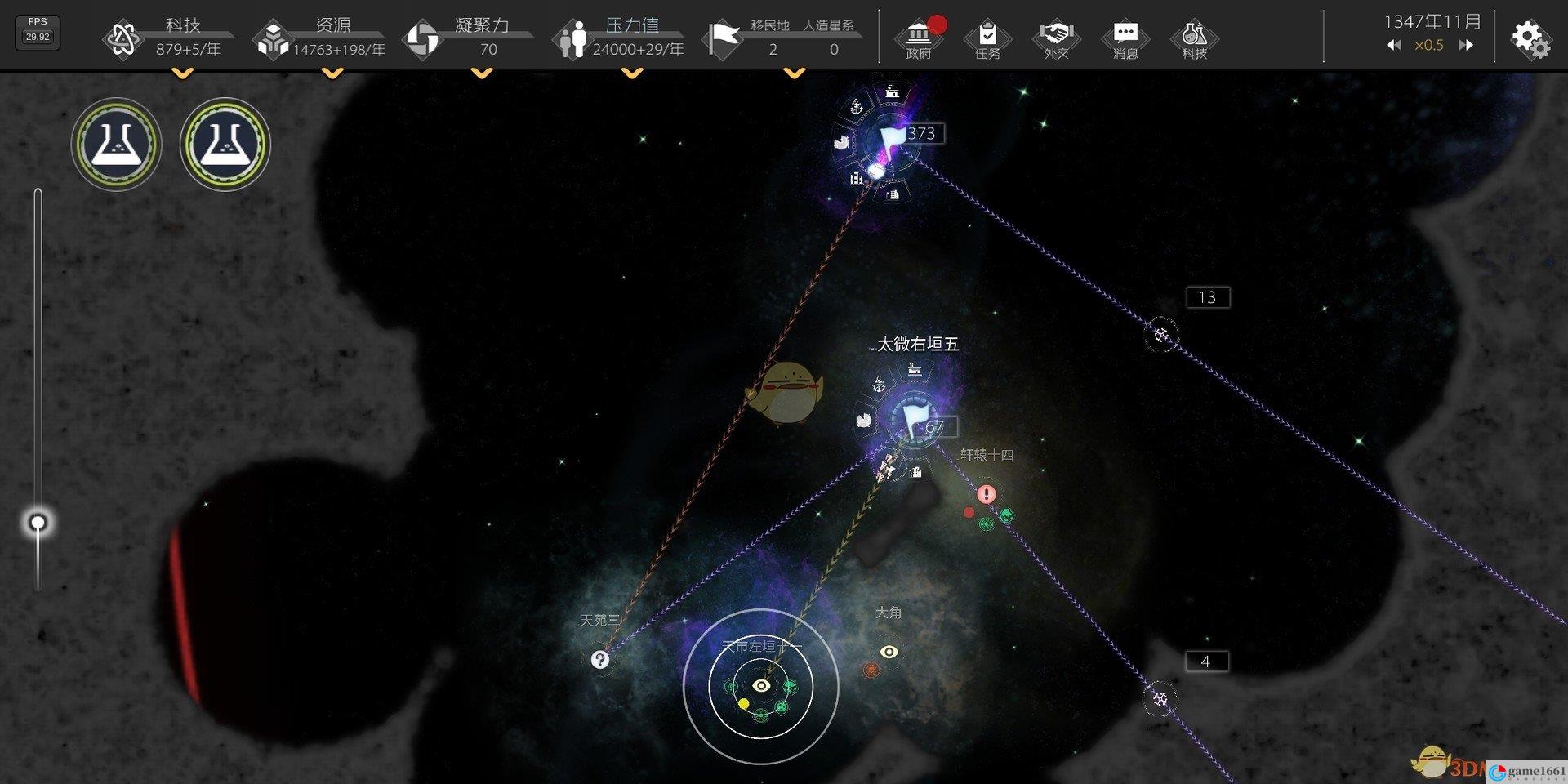The image size is (1568, 784).
Task: Expand the 资源 resources dropdown arrow
Action: (332, 73)
